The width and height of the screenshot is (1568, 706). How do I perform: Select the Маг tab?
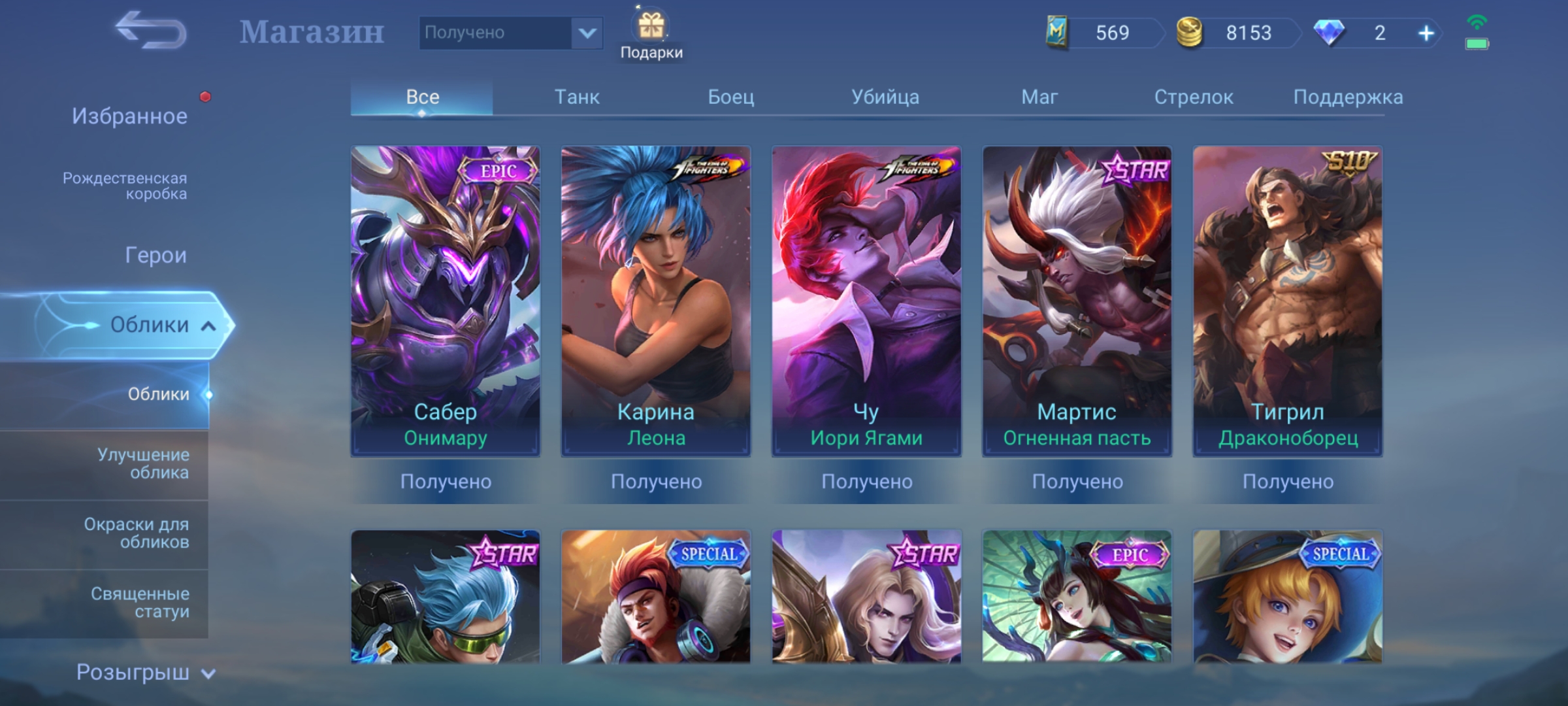(1039, 97)
